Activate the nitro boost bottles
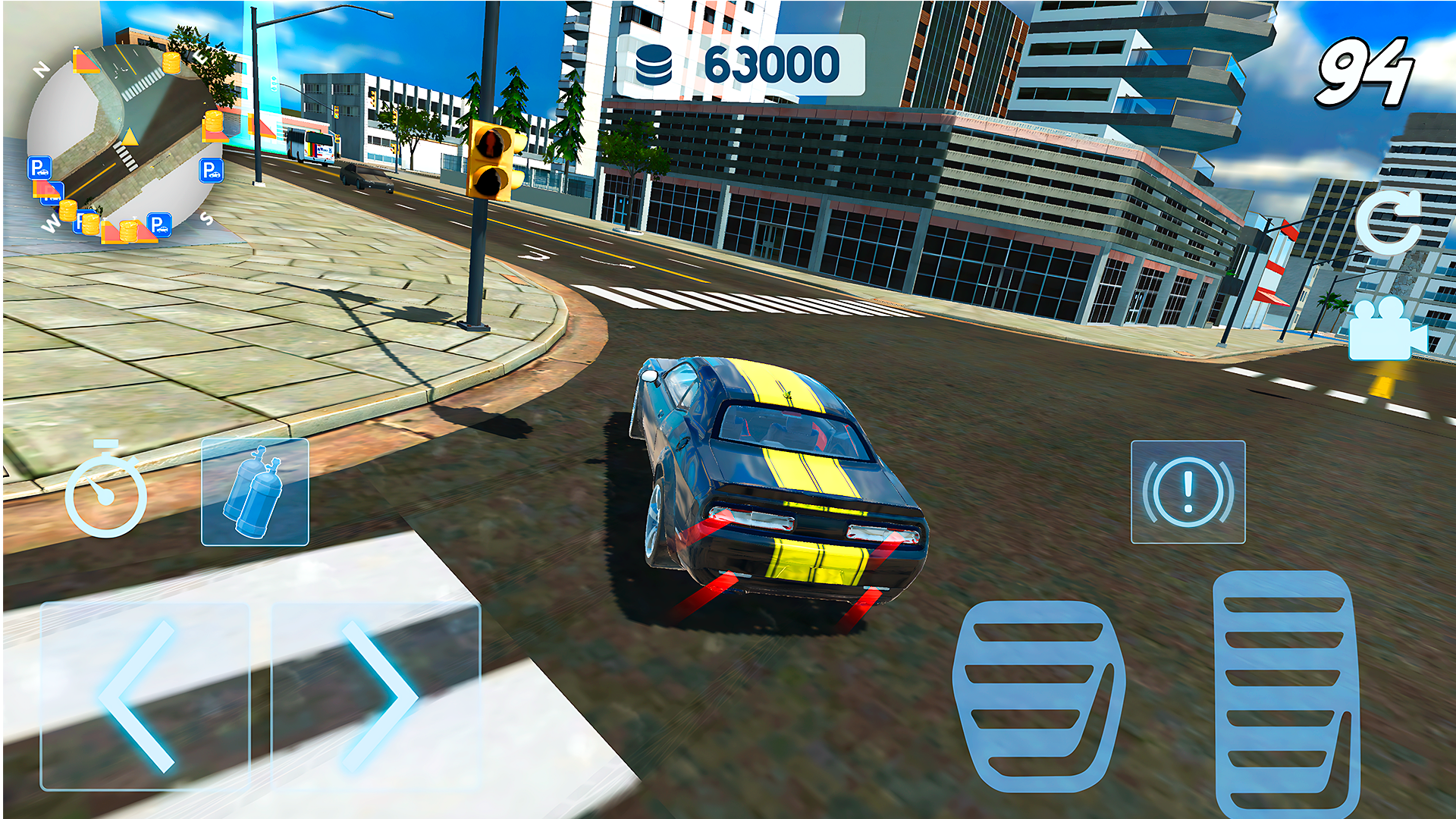This screenshot has width=1456, height=819. coord(257,493)
